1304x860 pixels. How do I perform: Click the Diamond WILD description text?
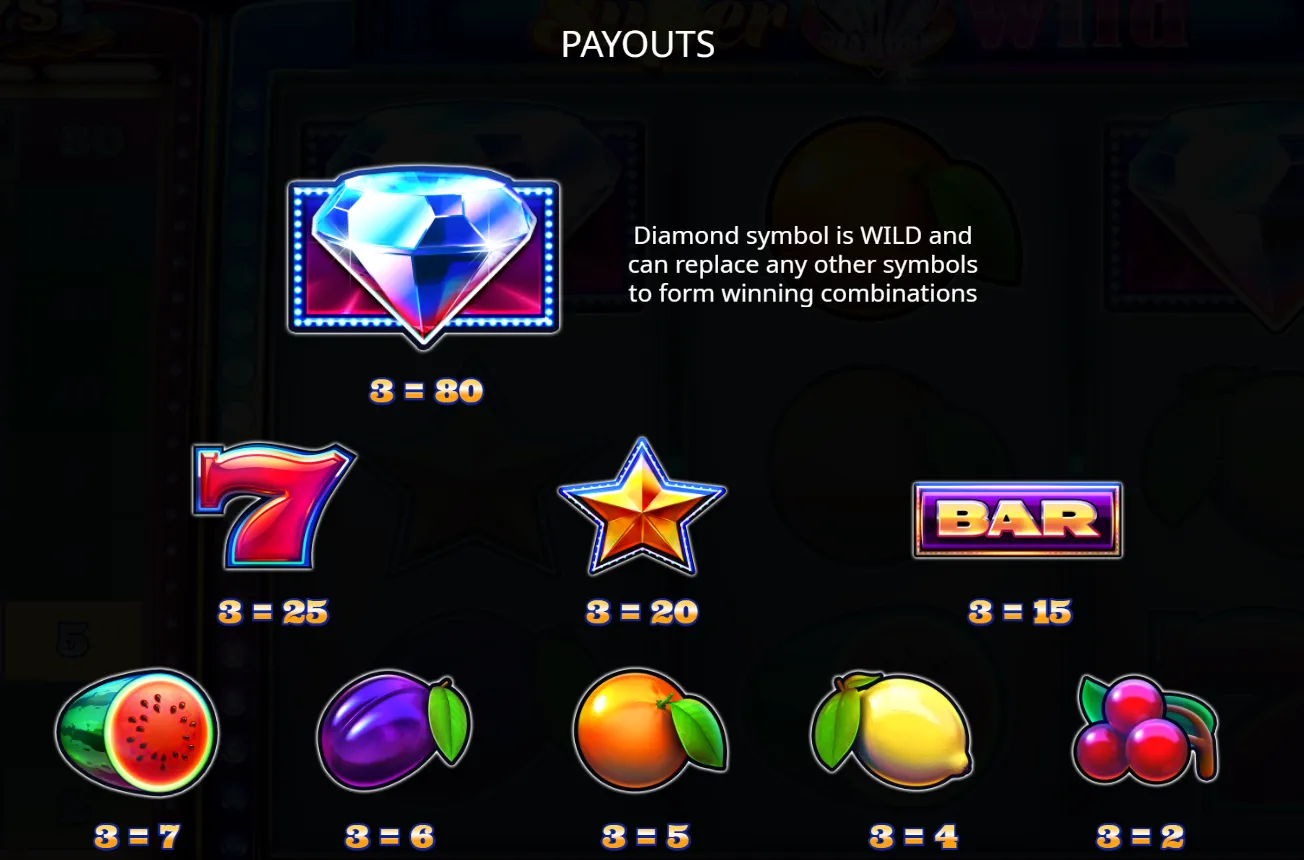coord(802,264)
